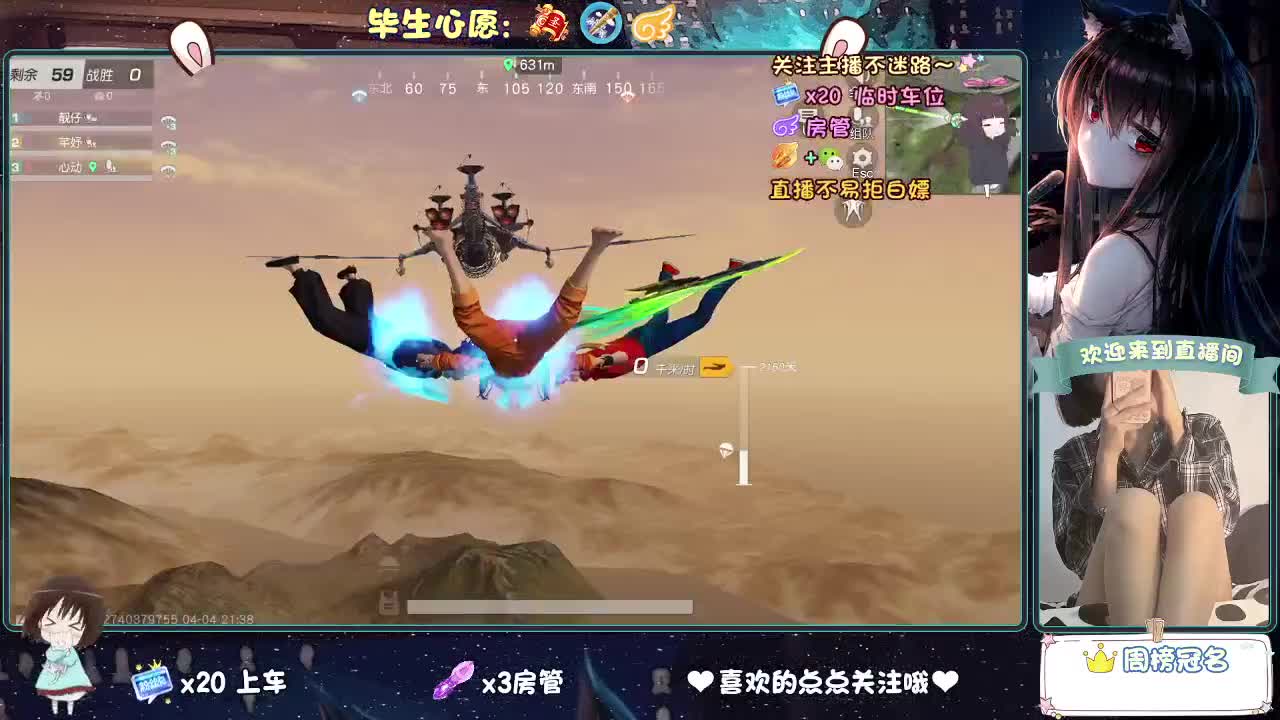Viewport: 1280px width, 720px height.
Task: Toggle the green location pin next to 心动
Action: pyautogui.click(x=93, y=167)
